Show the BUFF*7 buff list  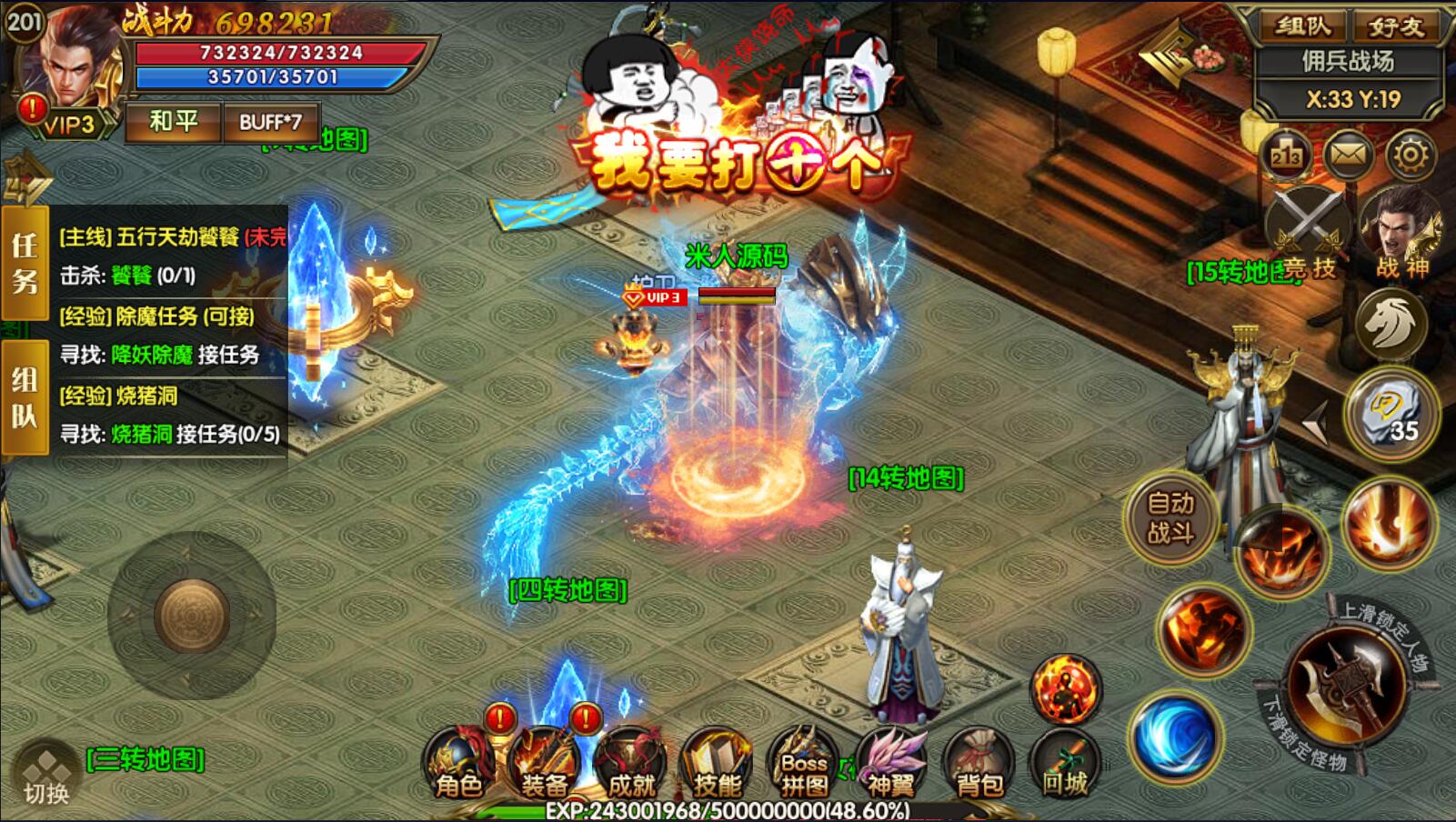click(270, 122)
